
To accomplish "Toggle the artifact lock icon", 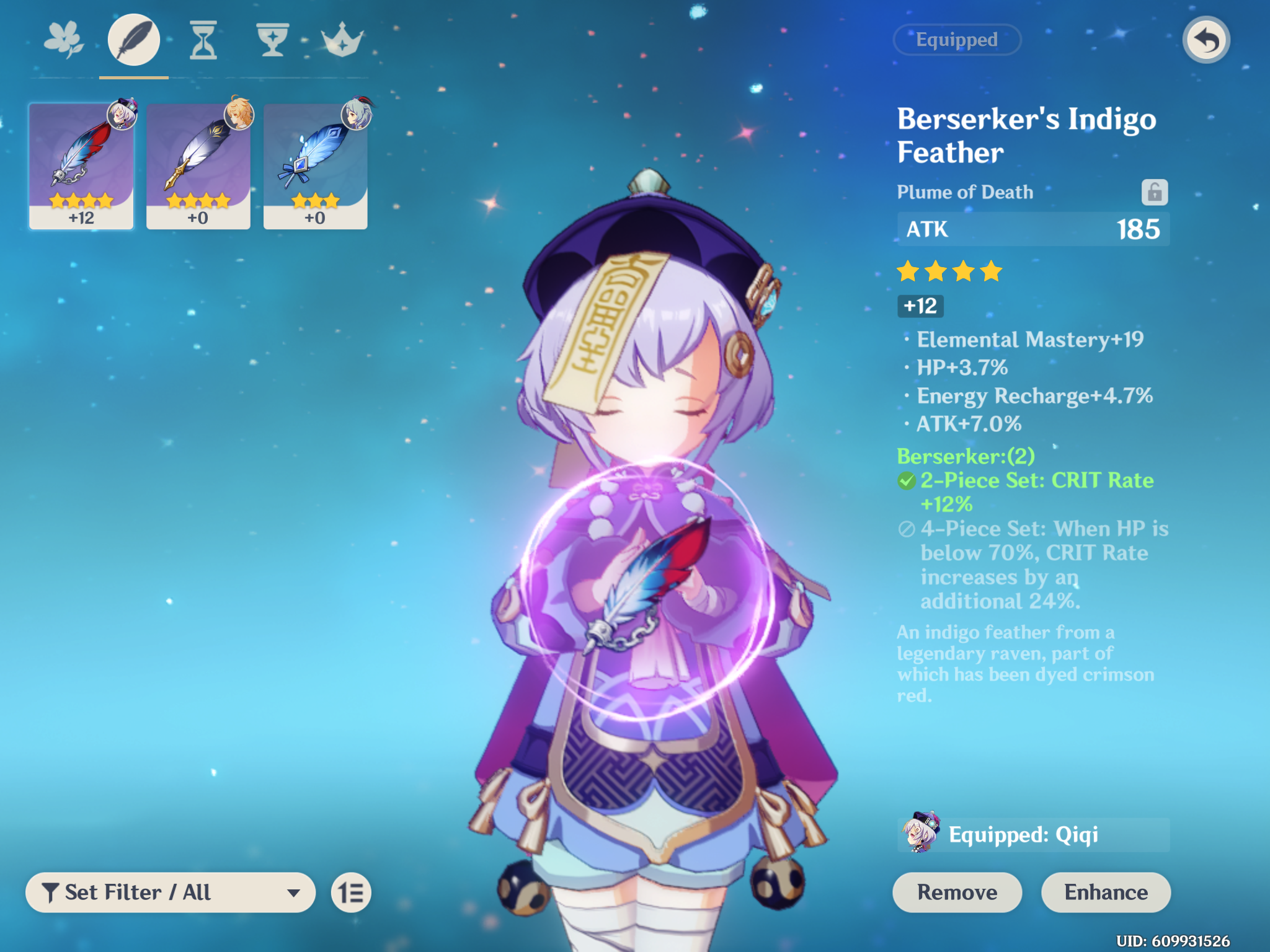I will (1154, 192).
